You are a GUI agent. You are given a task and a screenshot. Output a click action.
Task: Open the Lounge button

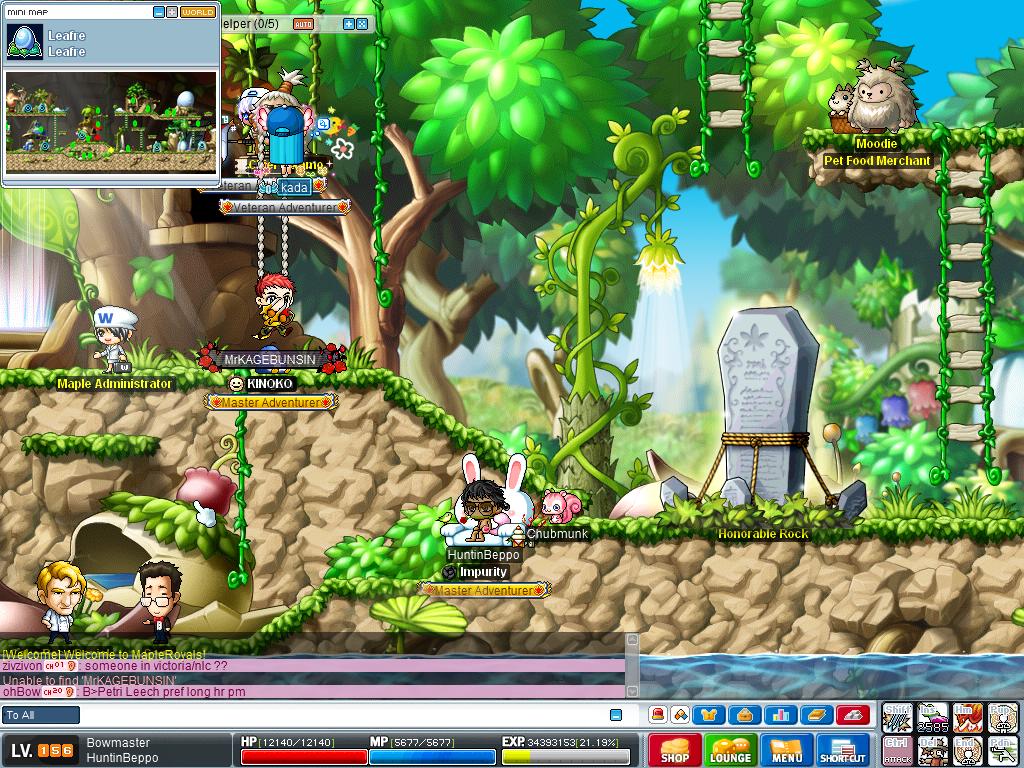click(730, 751)
